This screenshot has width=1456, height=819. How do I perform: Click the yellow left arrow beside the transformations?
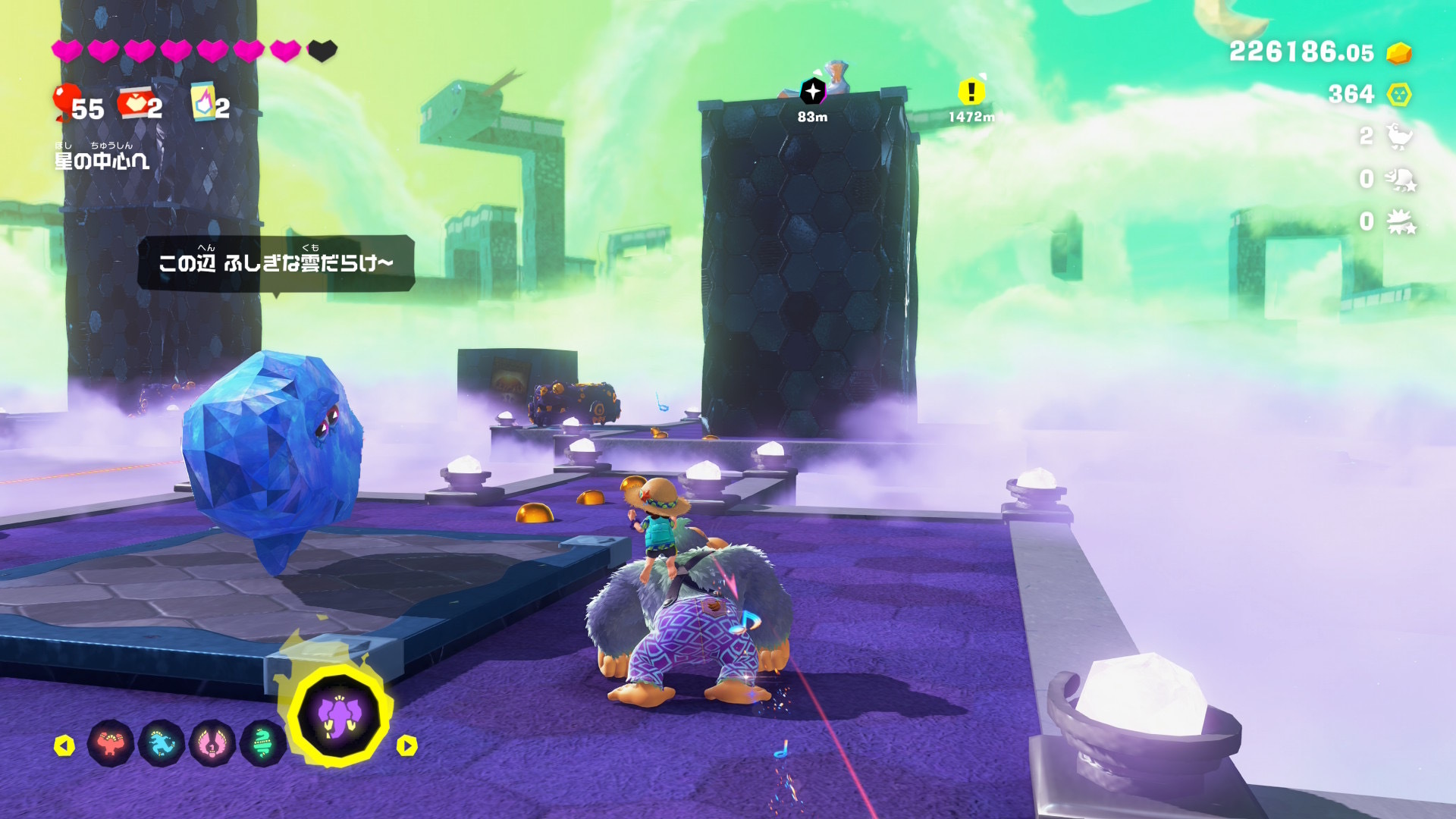coord(64,745)
